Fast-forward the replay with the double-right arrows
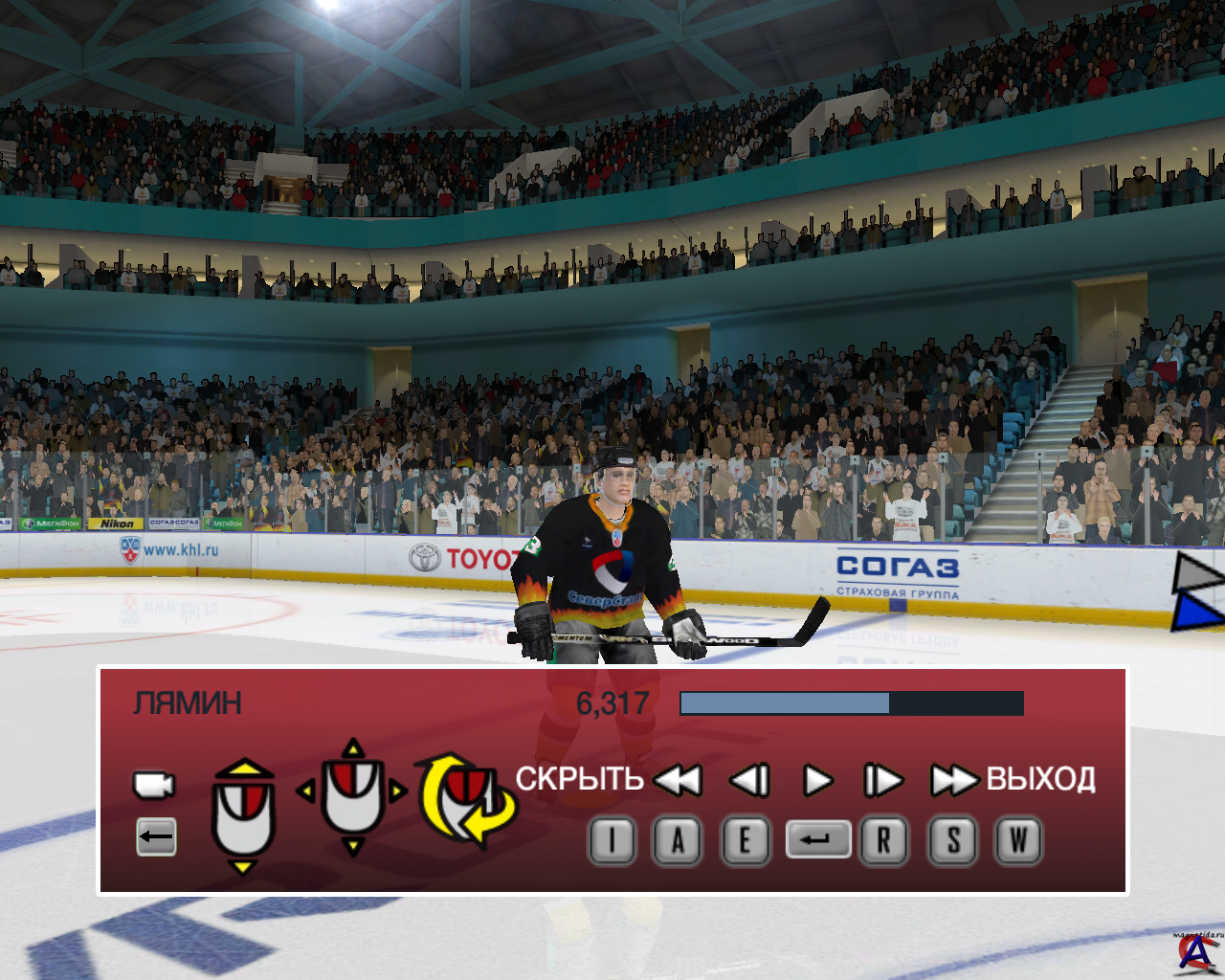 click(953, 781)
